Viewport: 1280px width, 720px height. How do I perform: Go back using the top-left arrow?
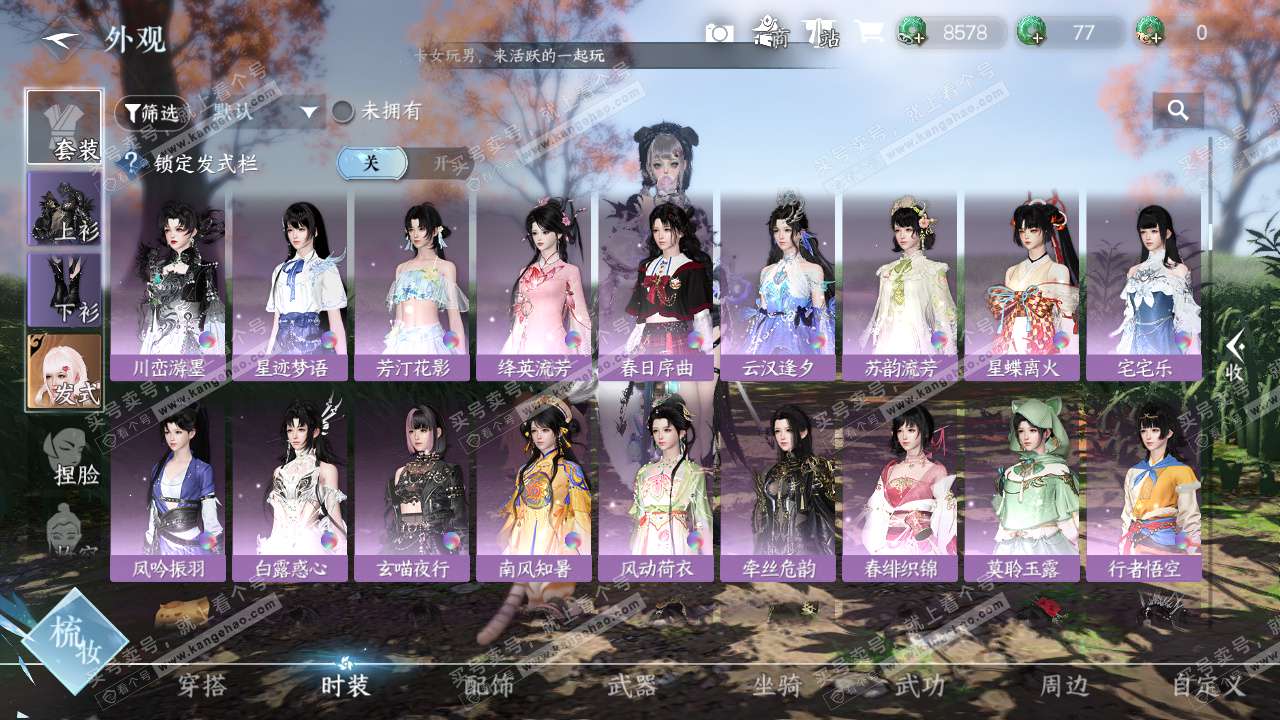(62, 40)
